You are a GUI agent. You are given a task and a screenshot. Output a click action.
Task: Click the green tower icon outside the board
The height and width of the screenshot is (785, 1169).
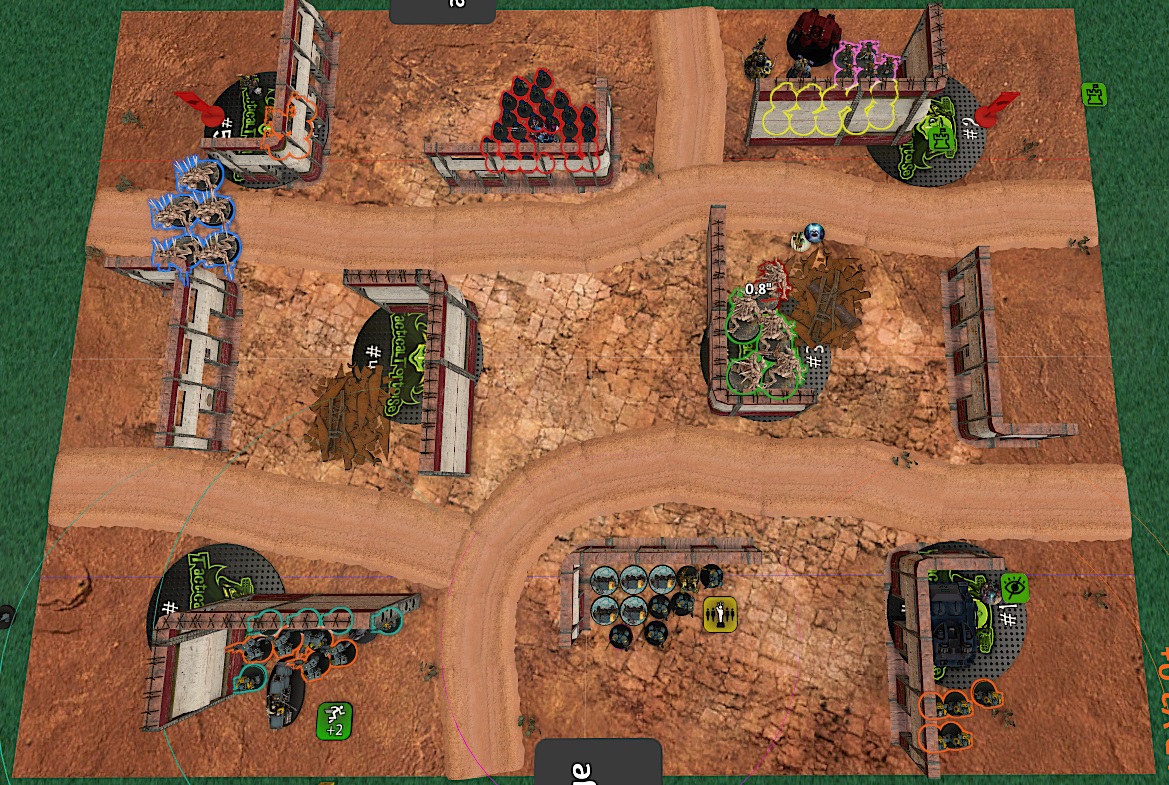click(1095, 96)
